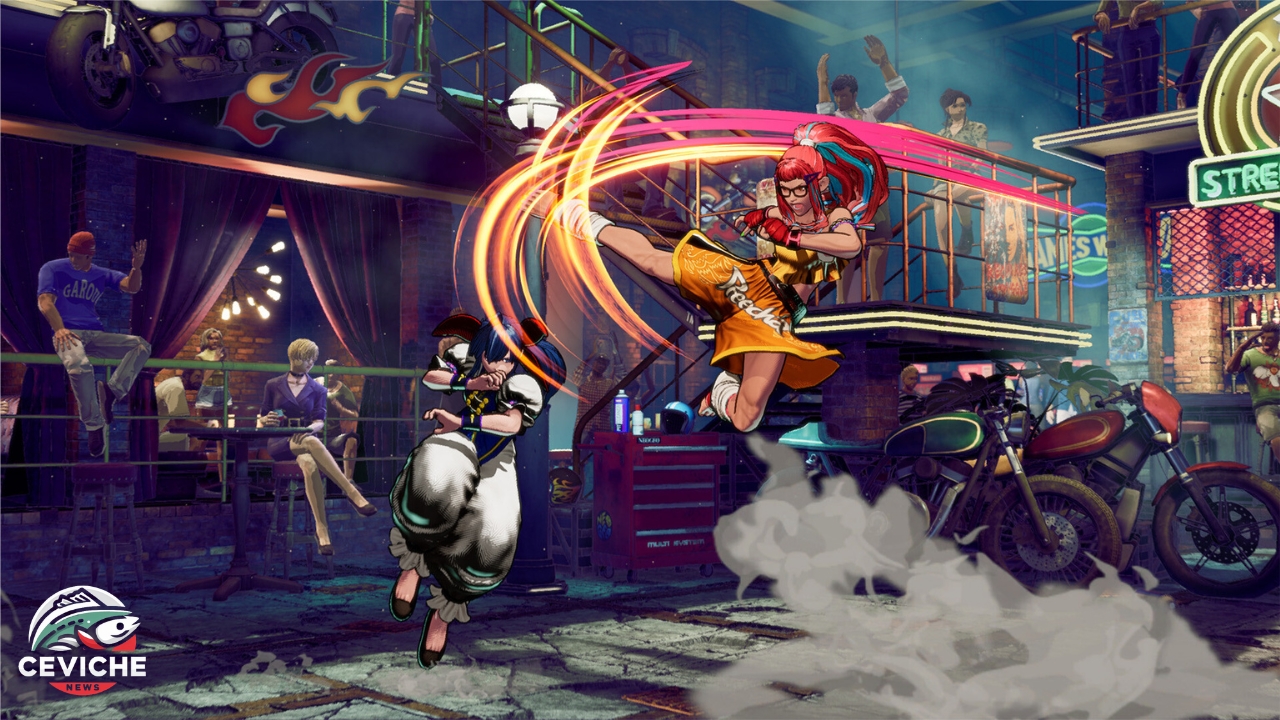Click the Ceviche News logo watermark
Screen dimensions: 1280x720
pos(82,641)
